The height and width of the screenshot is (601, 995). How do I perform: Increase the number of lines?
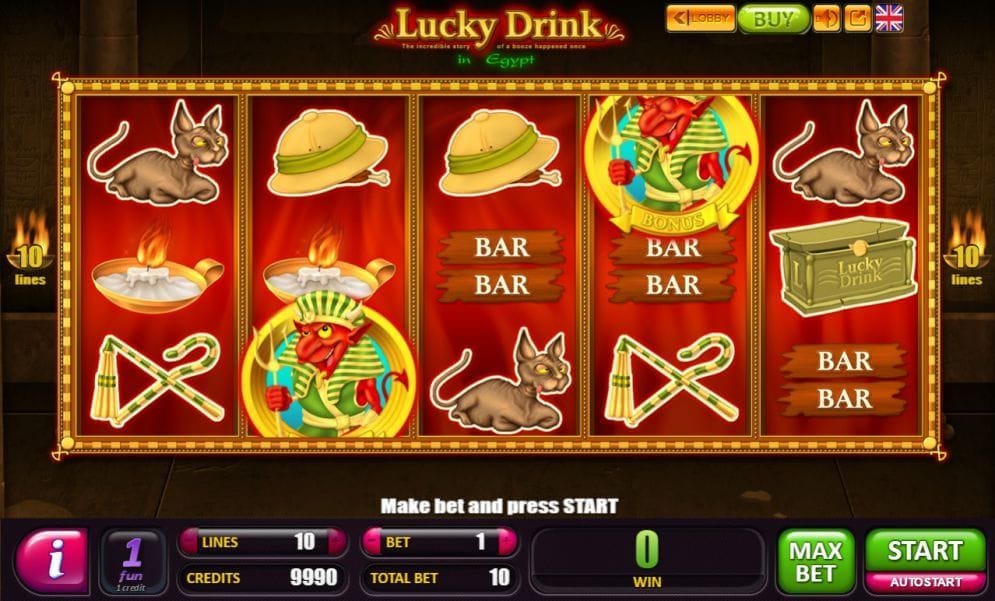(x=338, y=543)
